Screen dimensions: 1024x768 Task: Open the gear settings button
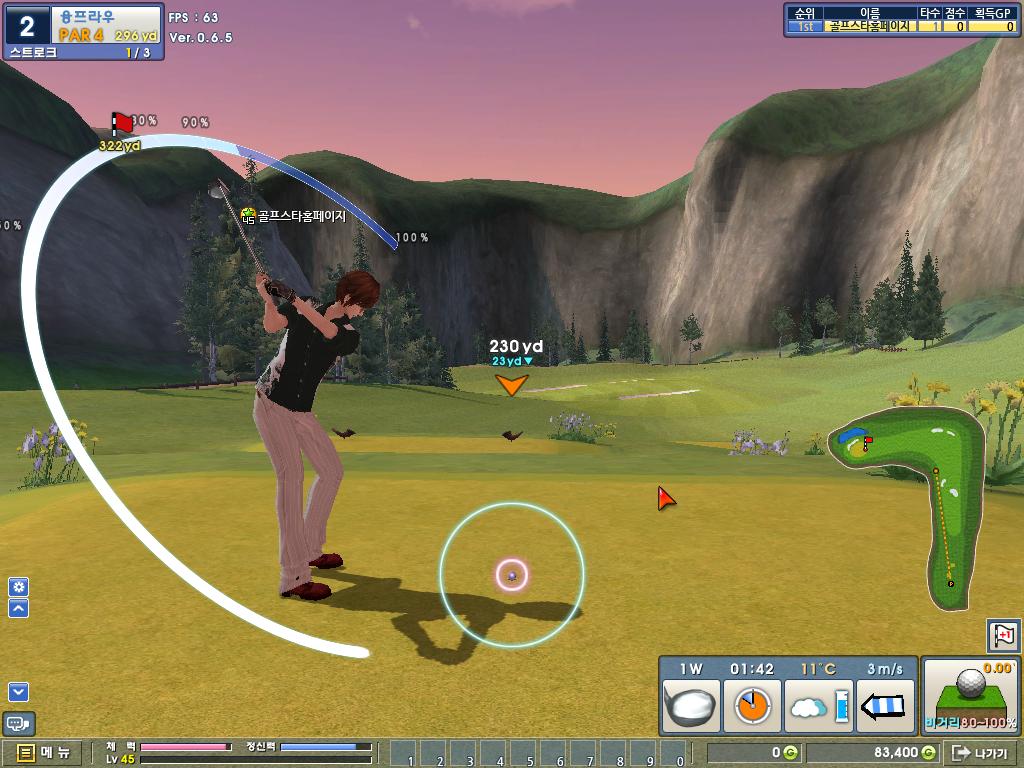(x=18, y=587)
